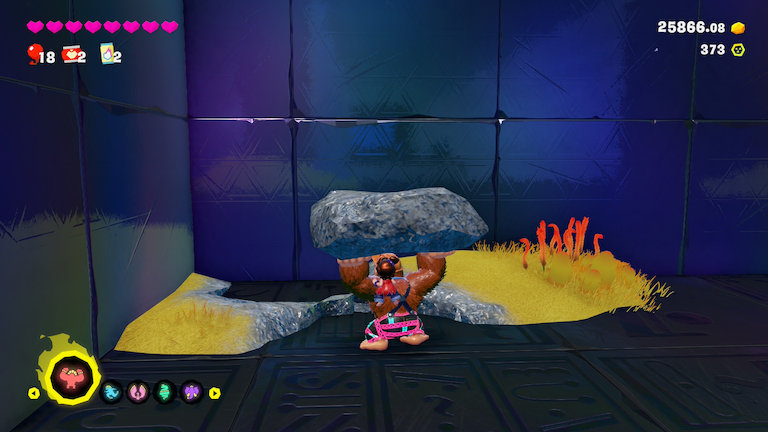The image size is (768, 432).
Task: Use the red heart juice can icon
Action: click(72, 54)
